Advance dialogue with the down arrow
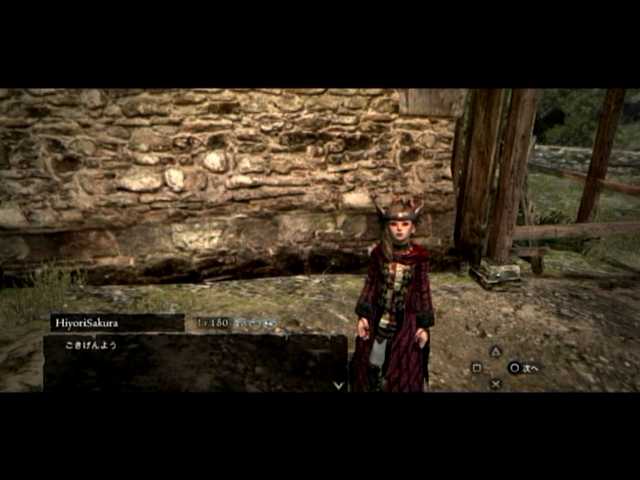This screenshot has width=640, height=480. pos(338,384)
